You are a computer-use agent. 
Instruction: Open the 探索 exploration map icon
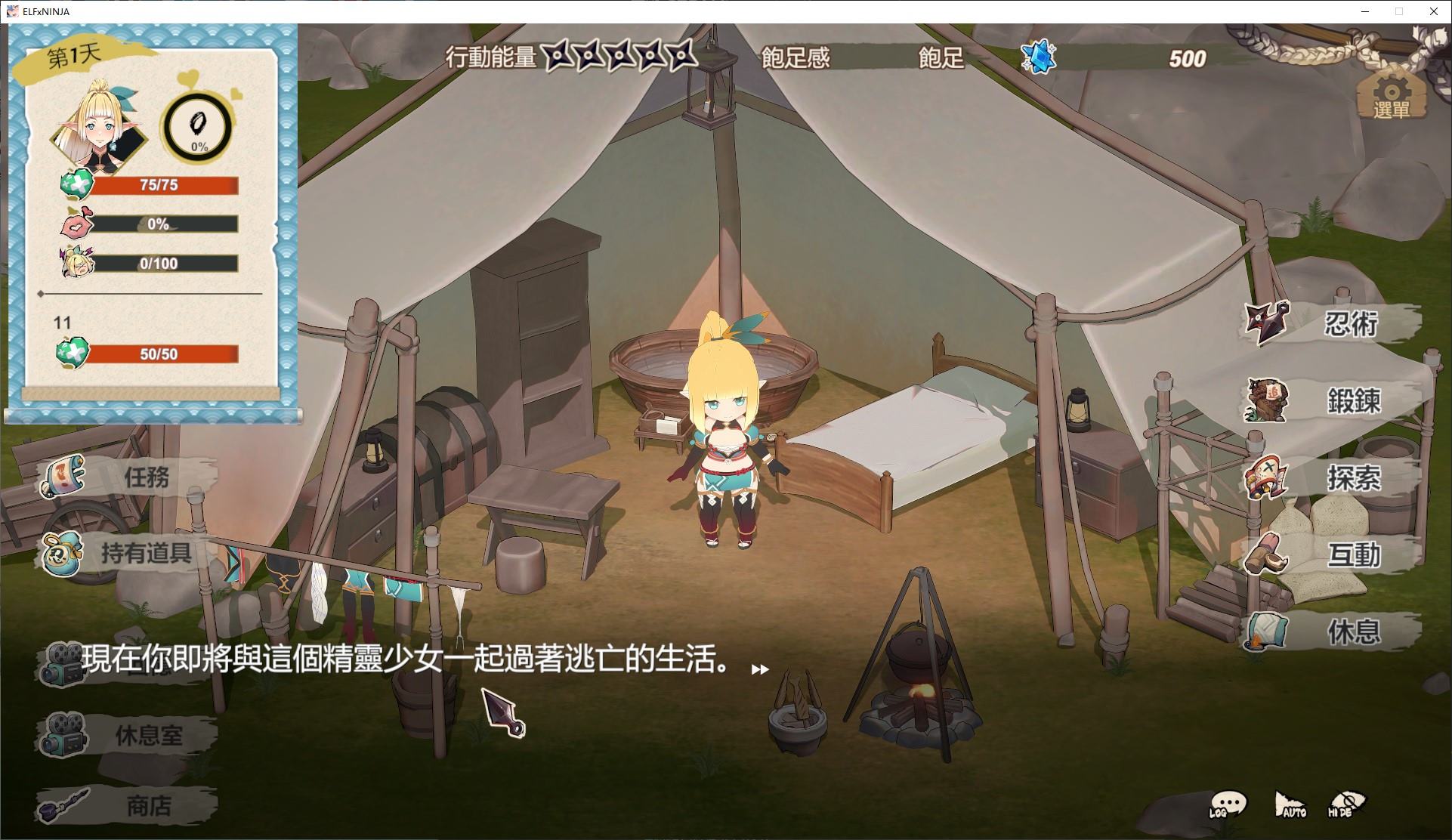[x=1265, y=477]
